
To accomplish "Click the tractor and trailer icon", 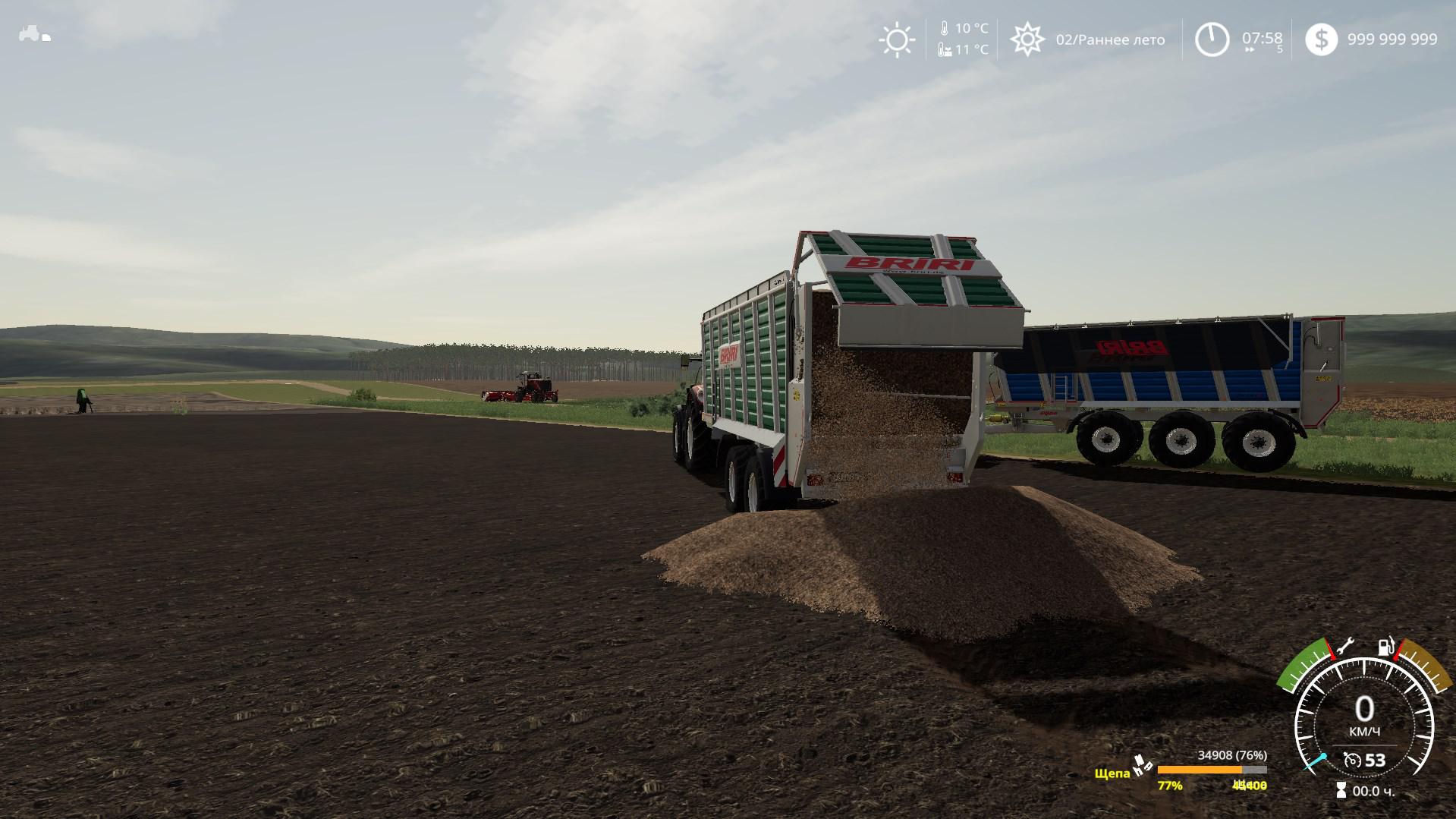I will pos(34,34).
